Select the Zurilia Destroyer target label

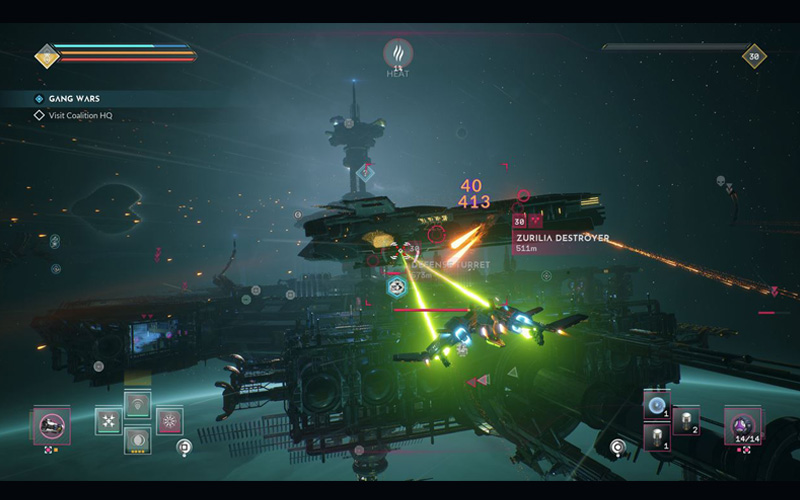coord(561,238)
